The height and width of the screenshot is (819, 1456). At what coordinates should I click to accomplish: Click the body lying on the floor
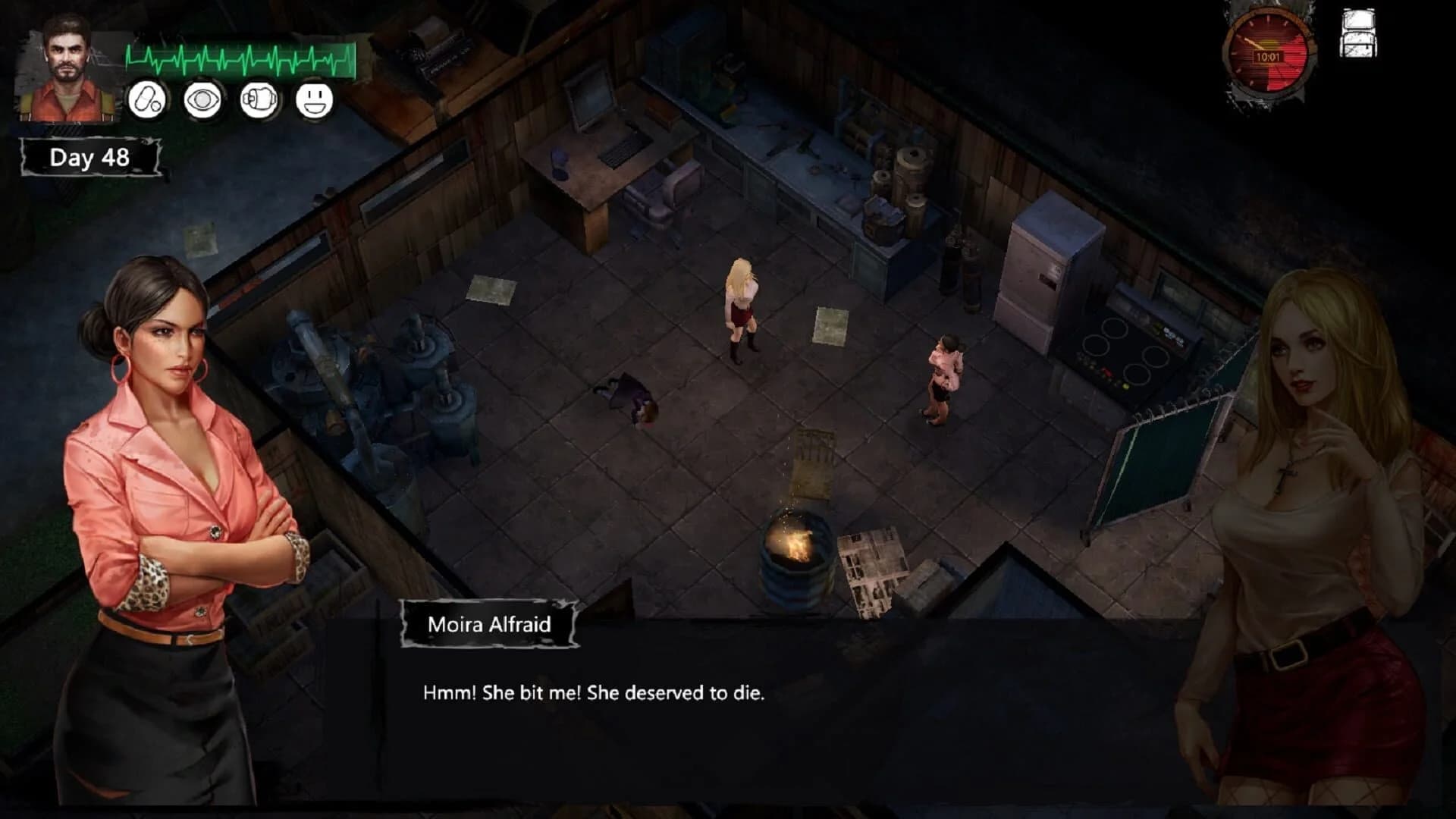pos(629,398)
